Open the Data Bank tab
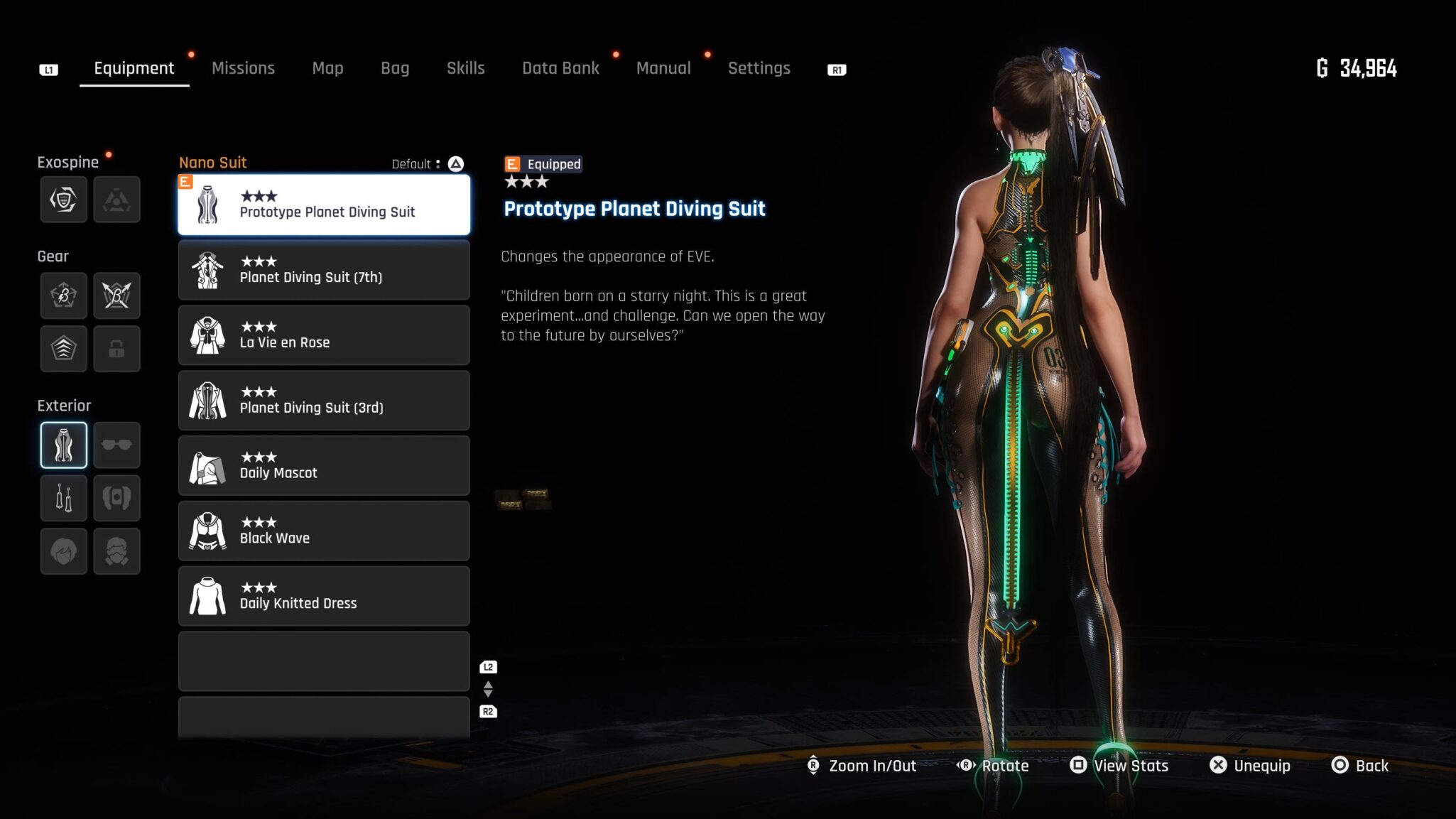Image resolution: width=1456 pixels, height=819 pixels. click(x=560, y=68)
